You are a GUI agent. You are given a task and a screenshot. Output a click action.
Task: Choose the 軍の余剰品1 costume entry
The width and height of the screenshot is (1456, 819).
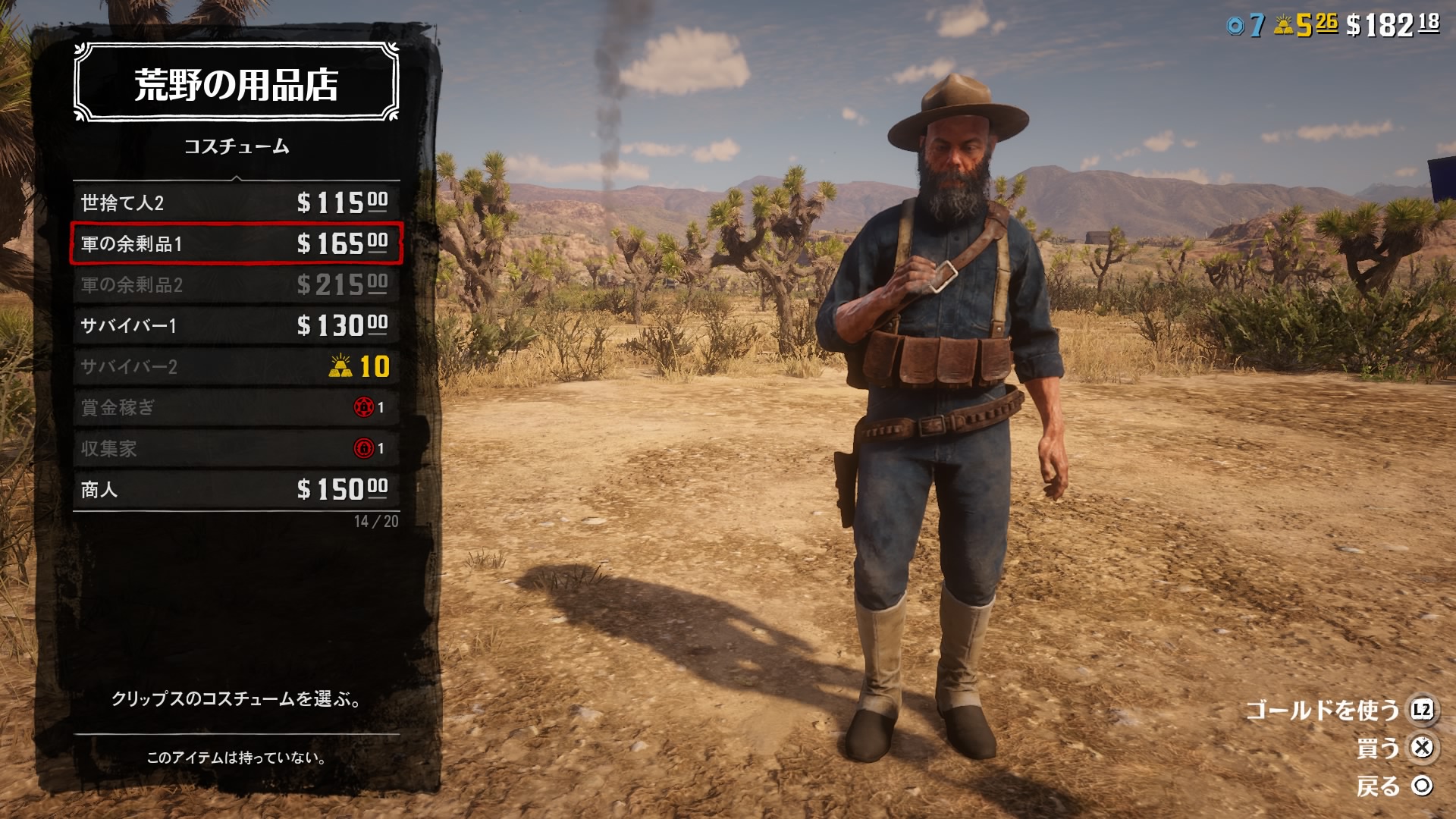pyautogui.click(x=236, y=243)
